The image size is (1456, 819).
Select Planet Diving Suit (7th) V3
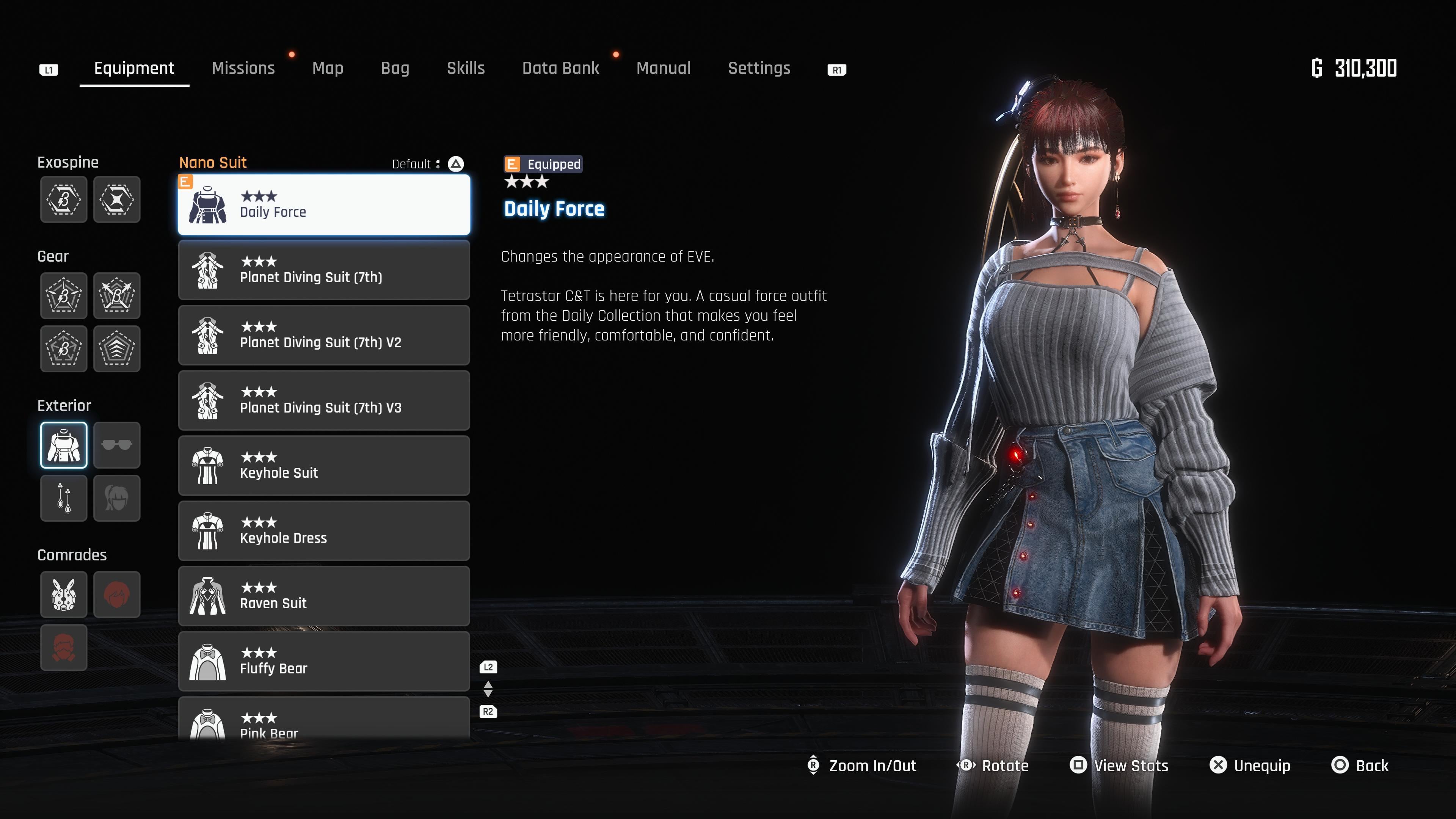click(324, 400)
